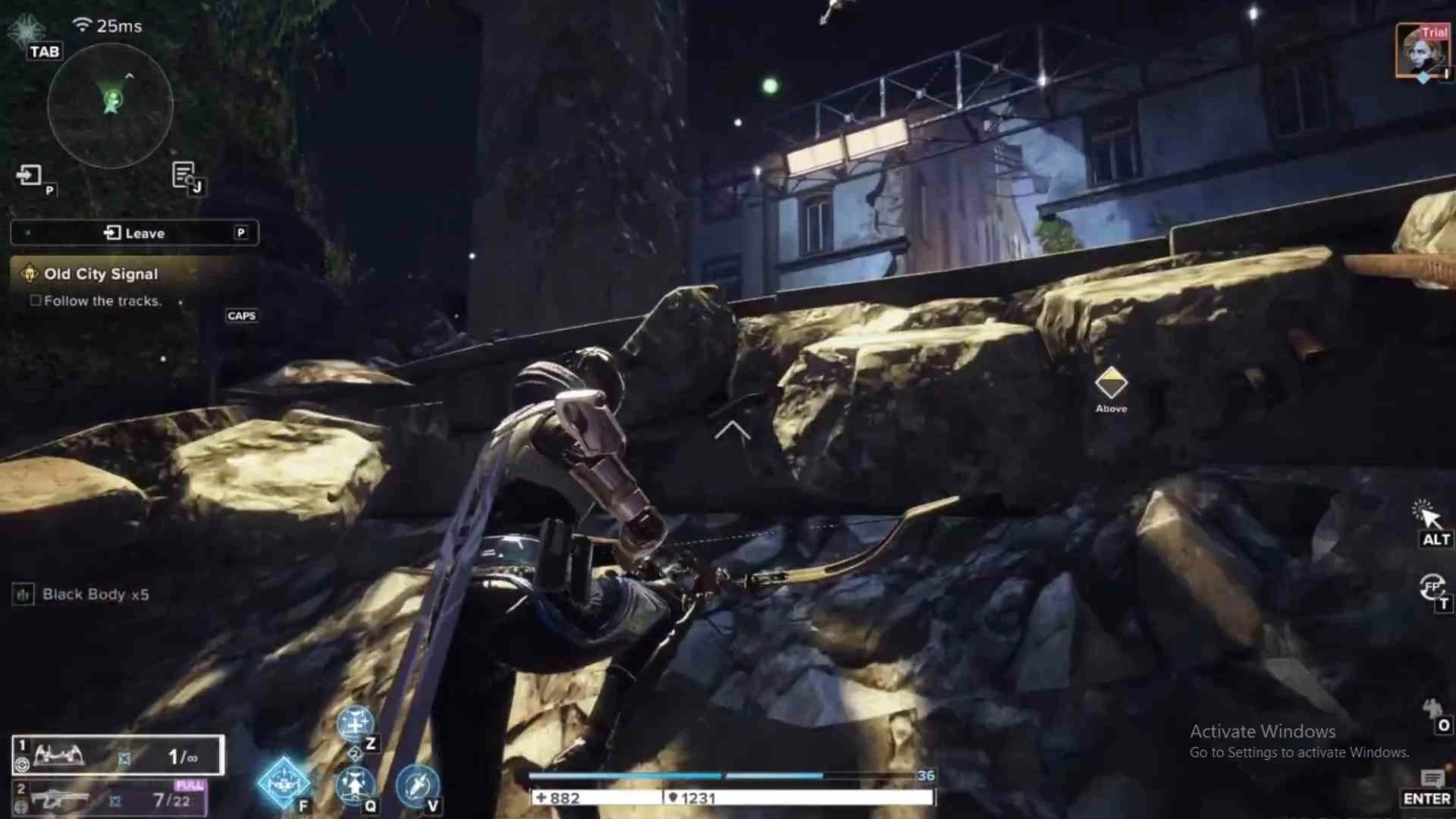
Task: Click the exit icon below the minimap
Action: [x=30, y=176]
